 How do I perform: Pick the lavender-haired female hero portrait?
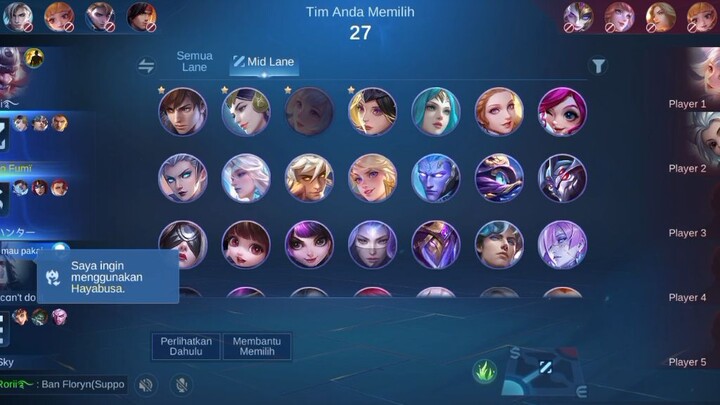[x=562, y=244]
